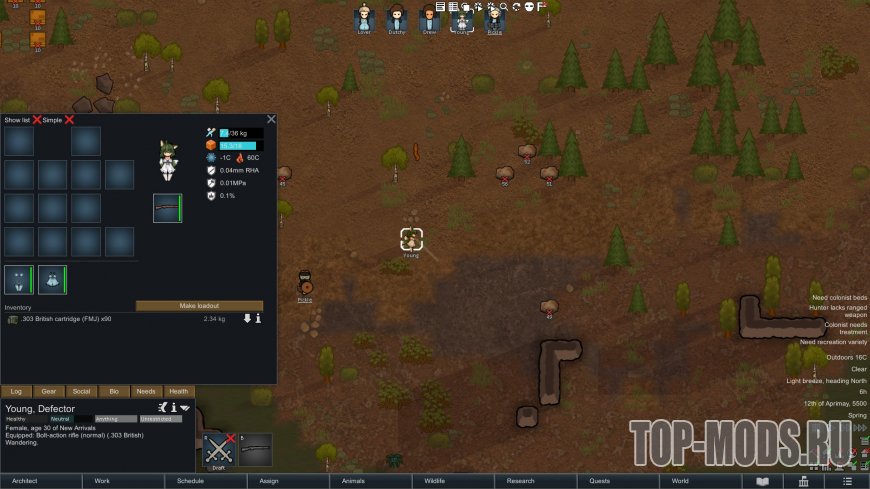The image size is (870, 489).
Task: Drop the .303 British cartridge stack
Action: point(247,319)
